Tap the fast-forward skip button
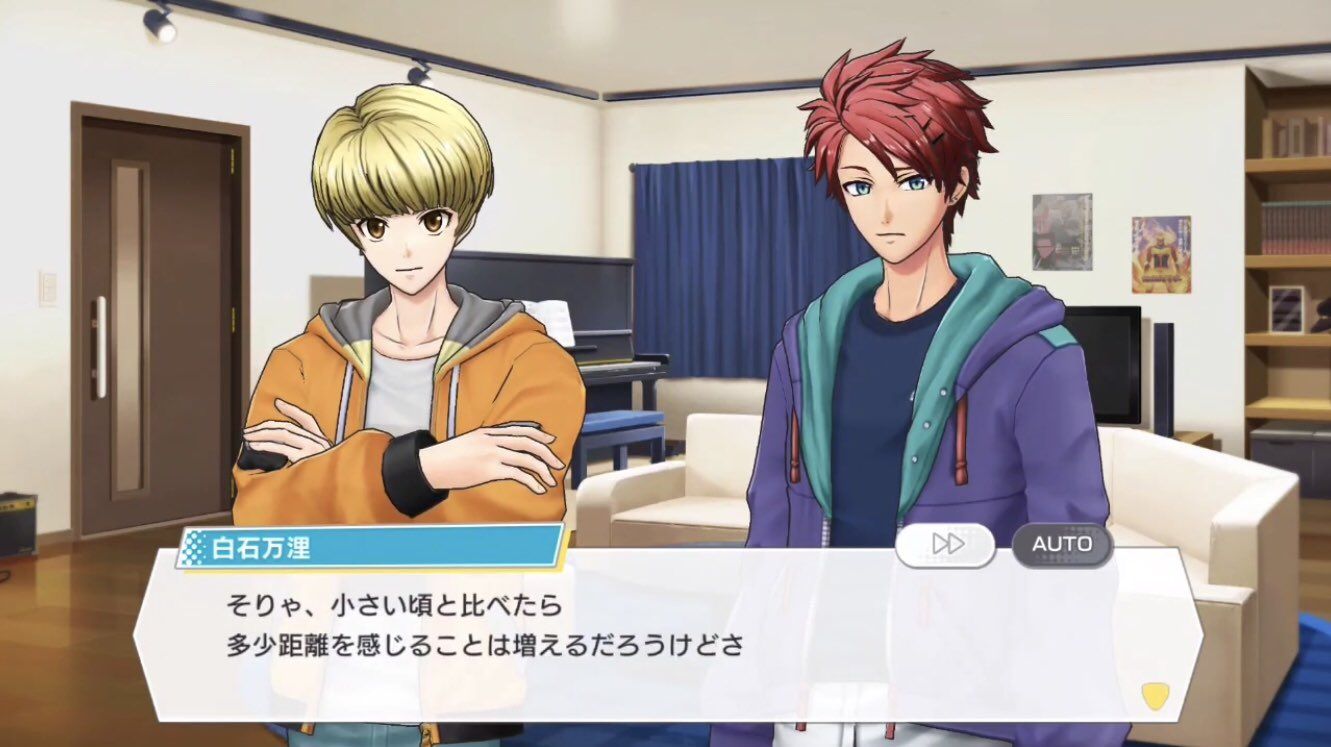The height and width of the screenshot is (747, 1331). 945,544
